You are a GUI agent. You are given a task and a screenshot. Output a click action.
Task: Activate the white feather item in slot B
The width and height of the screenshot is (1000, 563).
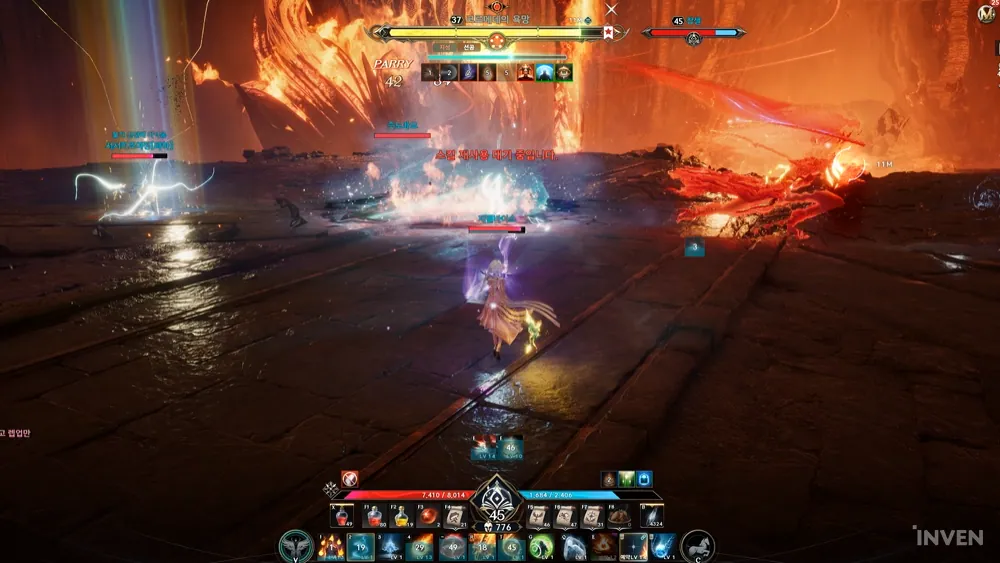click(652, 516)
